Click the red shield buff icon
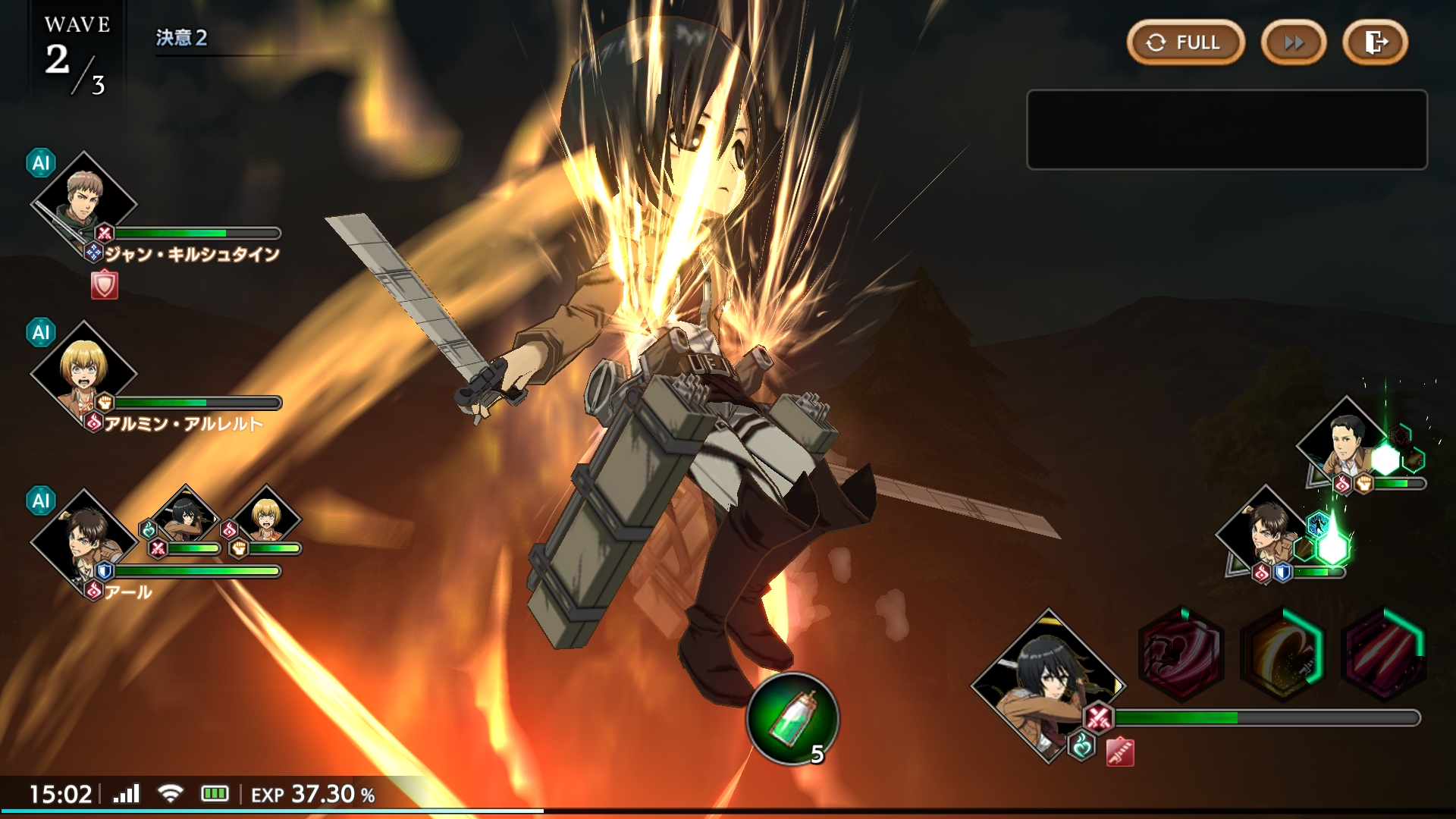Viewport: 1456px width, 819px height. (x=105, y=285)
